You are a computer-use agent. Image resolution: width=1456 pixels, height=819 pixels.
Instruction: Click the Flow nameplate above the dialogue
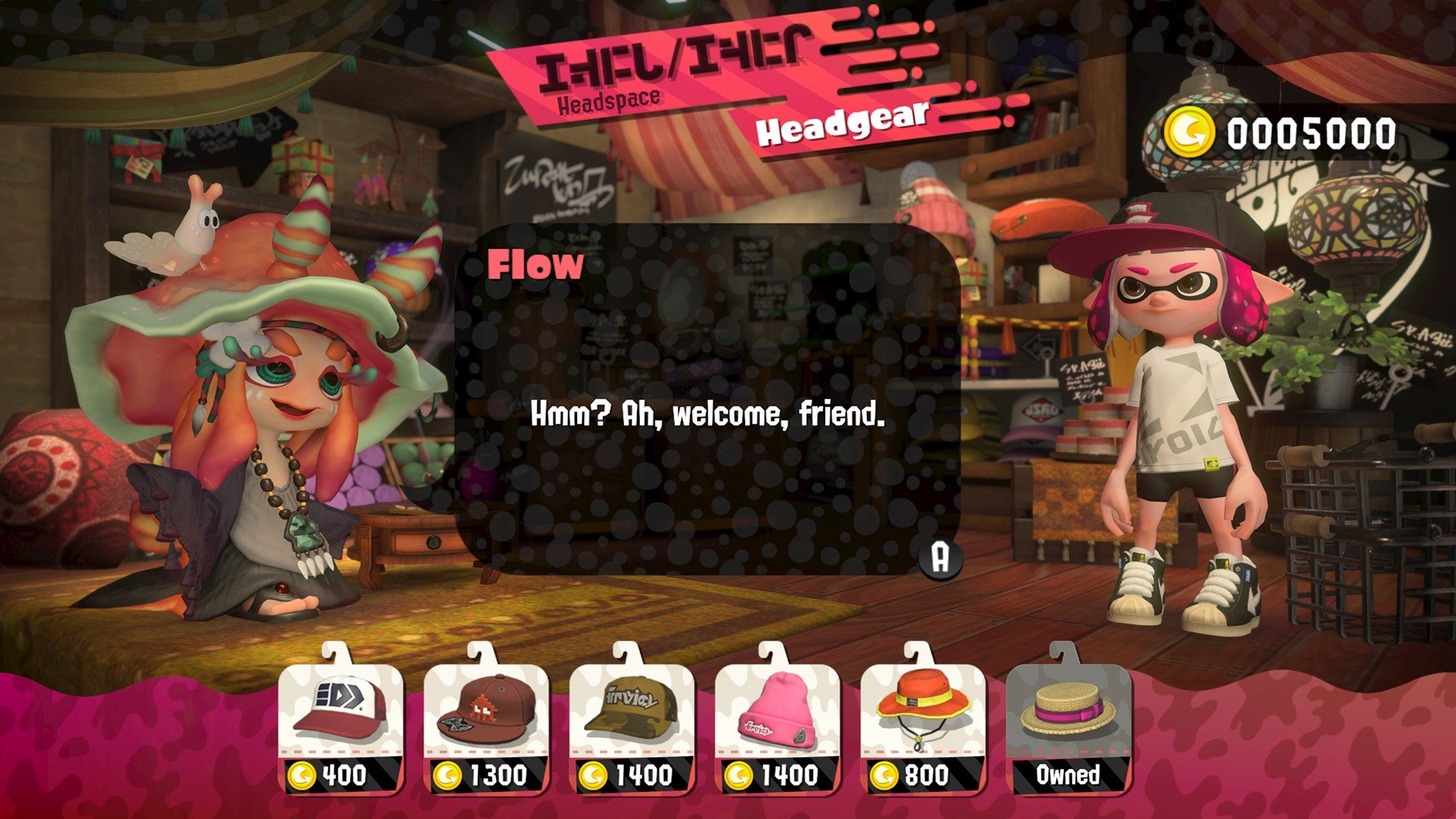click(536, 265)
